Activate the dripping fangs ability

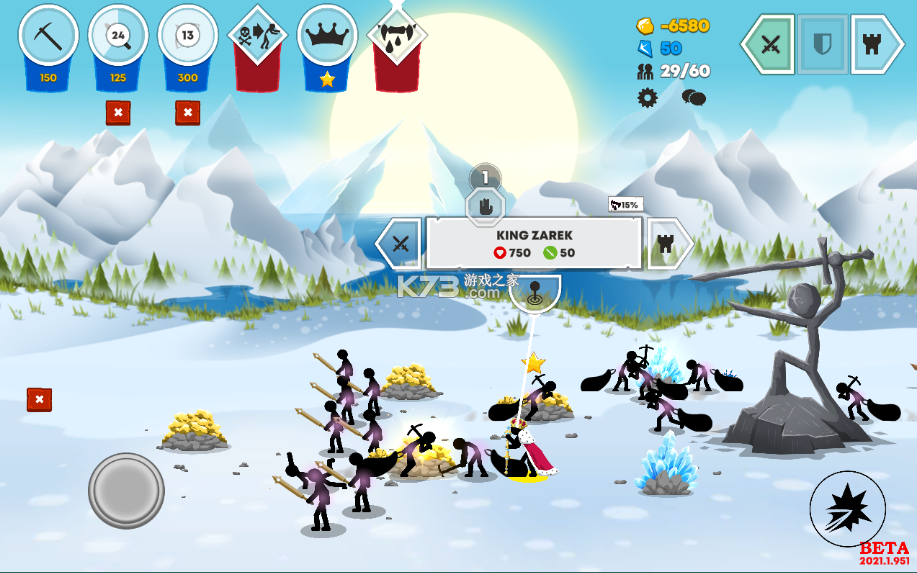398,37
